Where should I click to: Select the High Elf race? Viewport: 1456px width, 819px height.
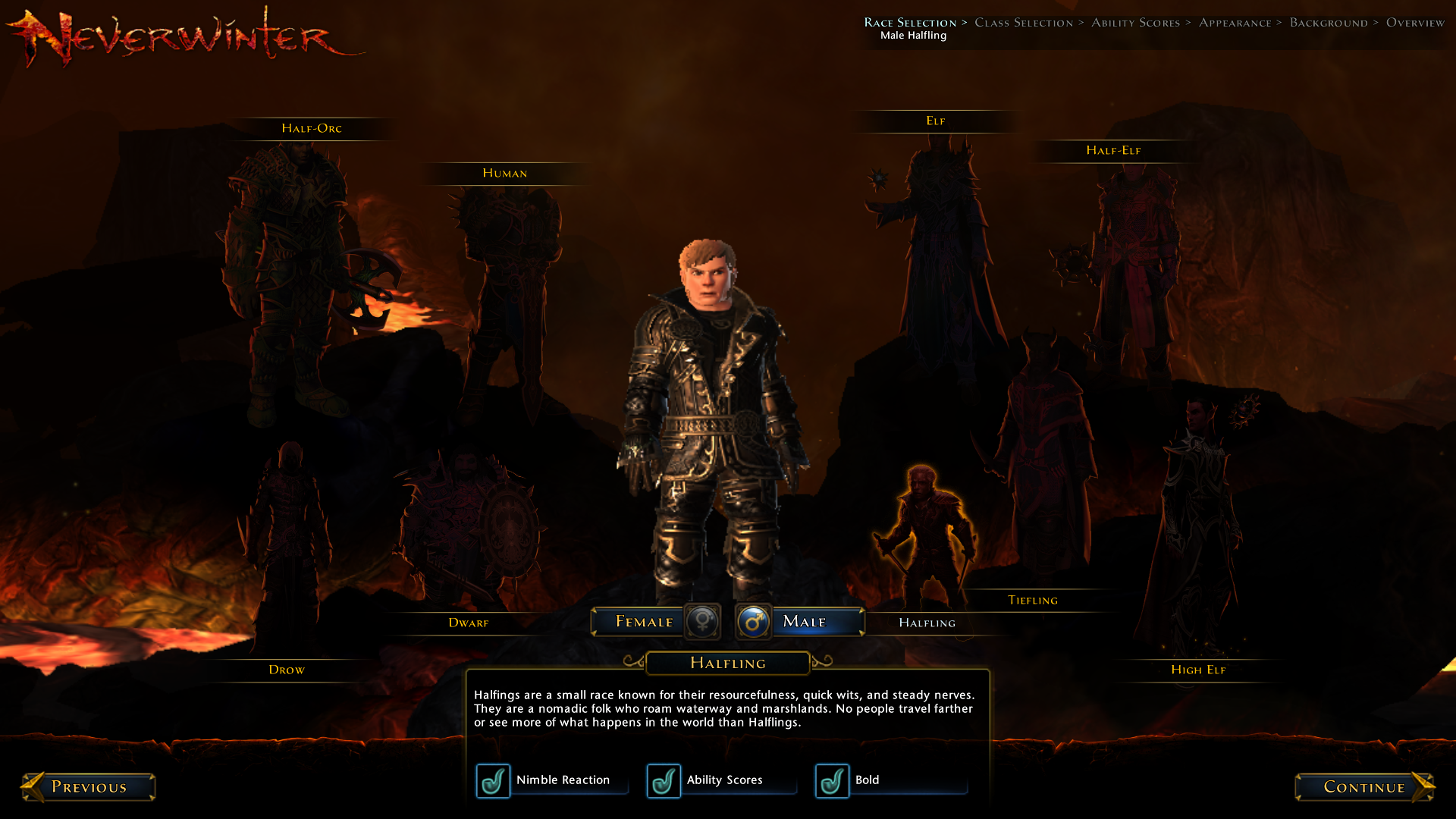pos(1197,670)
